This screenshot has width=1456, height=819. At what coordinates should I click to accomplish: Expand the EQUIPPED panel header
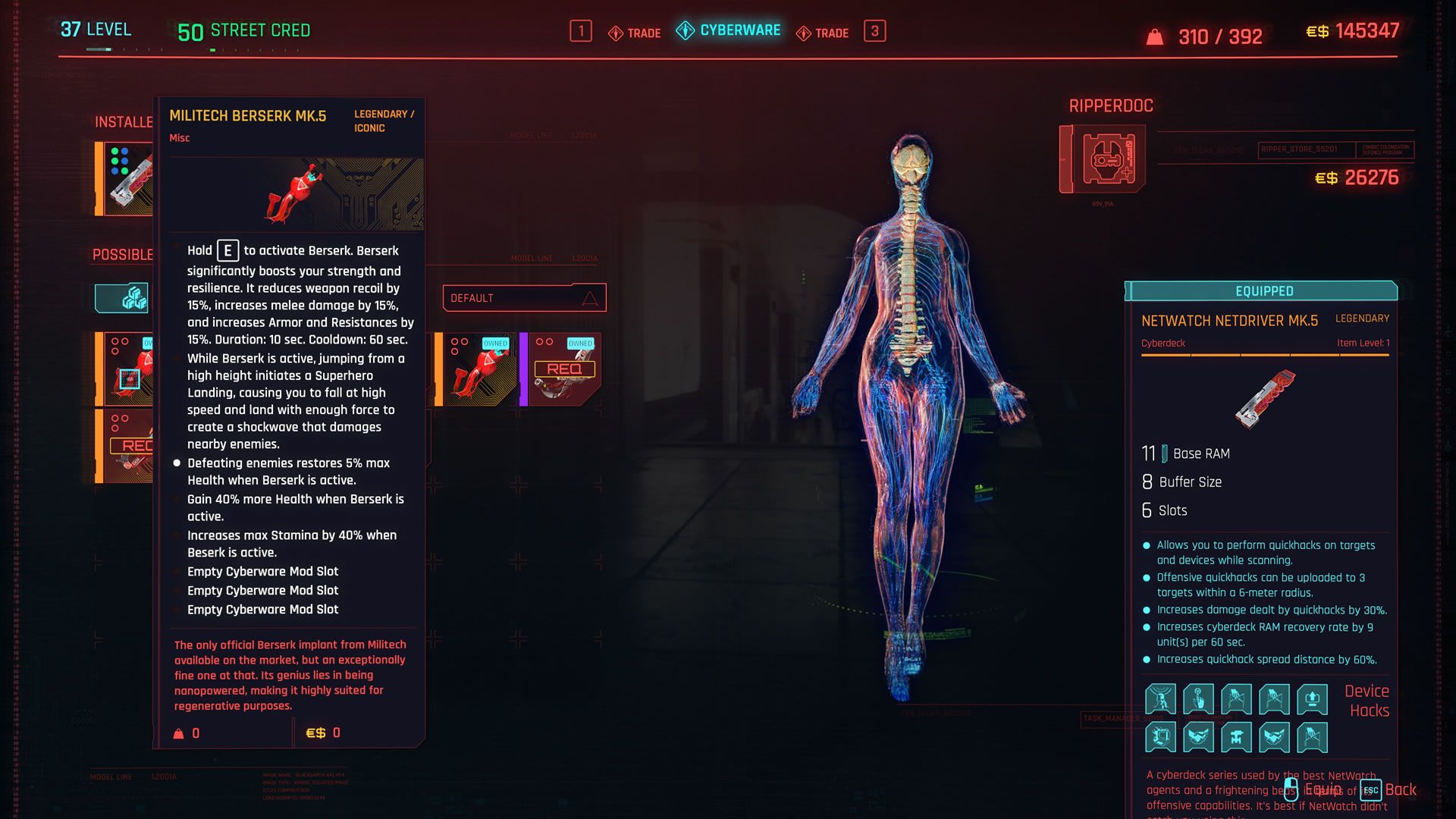click(1263, 290)
